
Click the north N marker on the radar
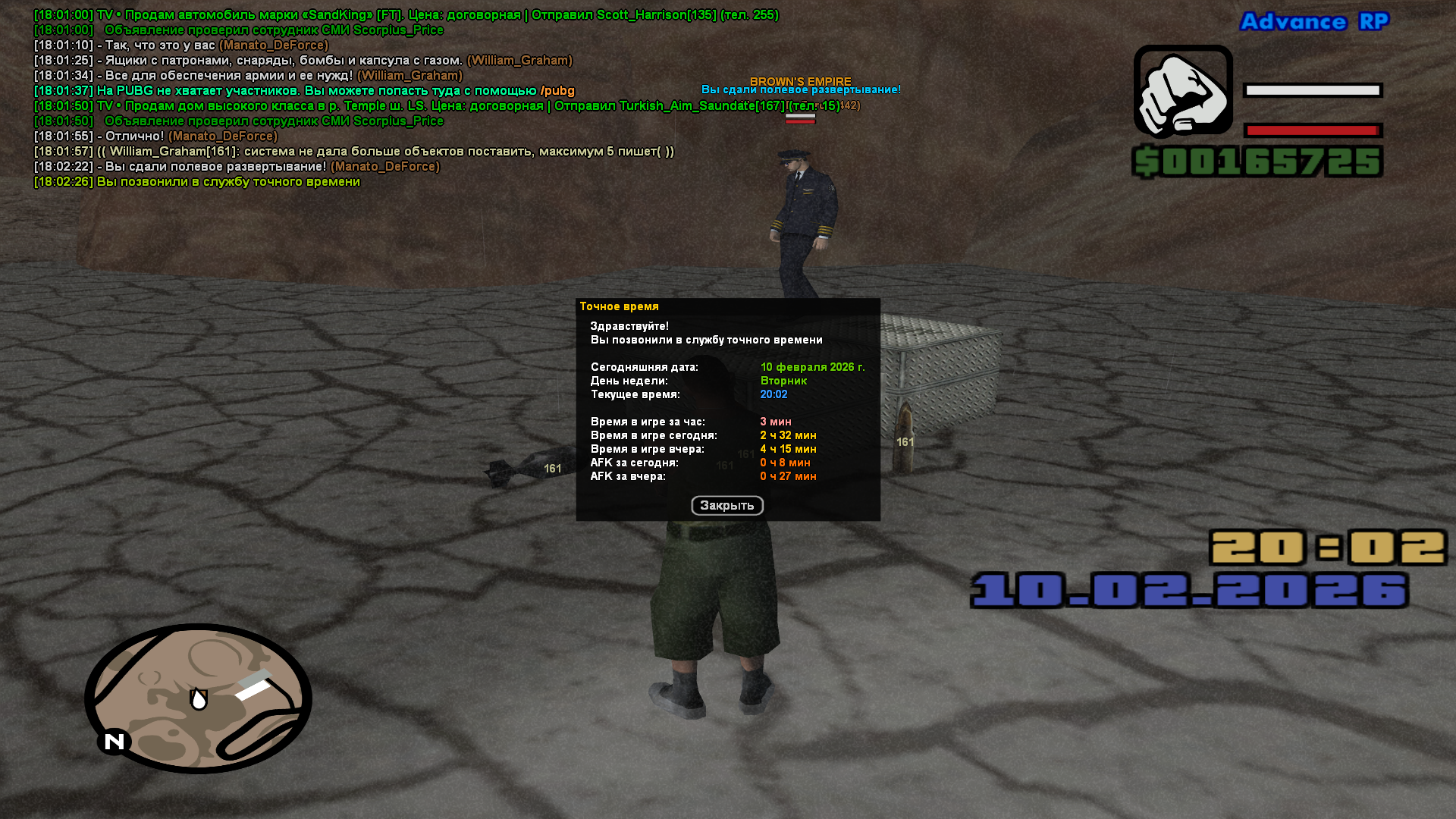[114, 742]
